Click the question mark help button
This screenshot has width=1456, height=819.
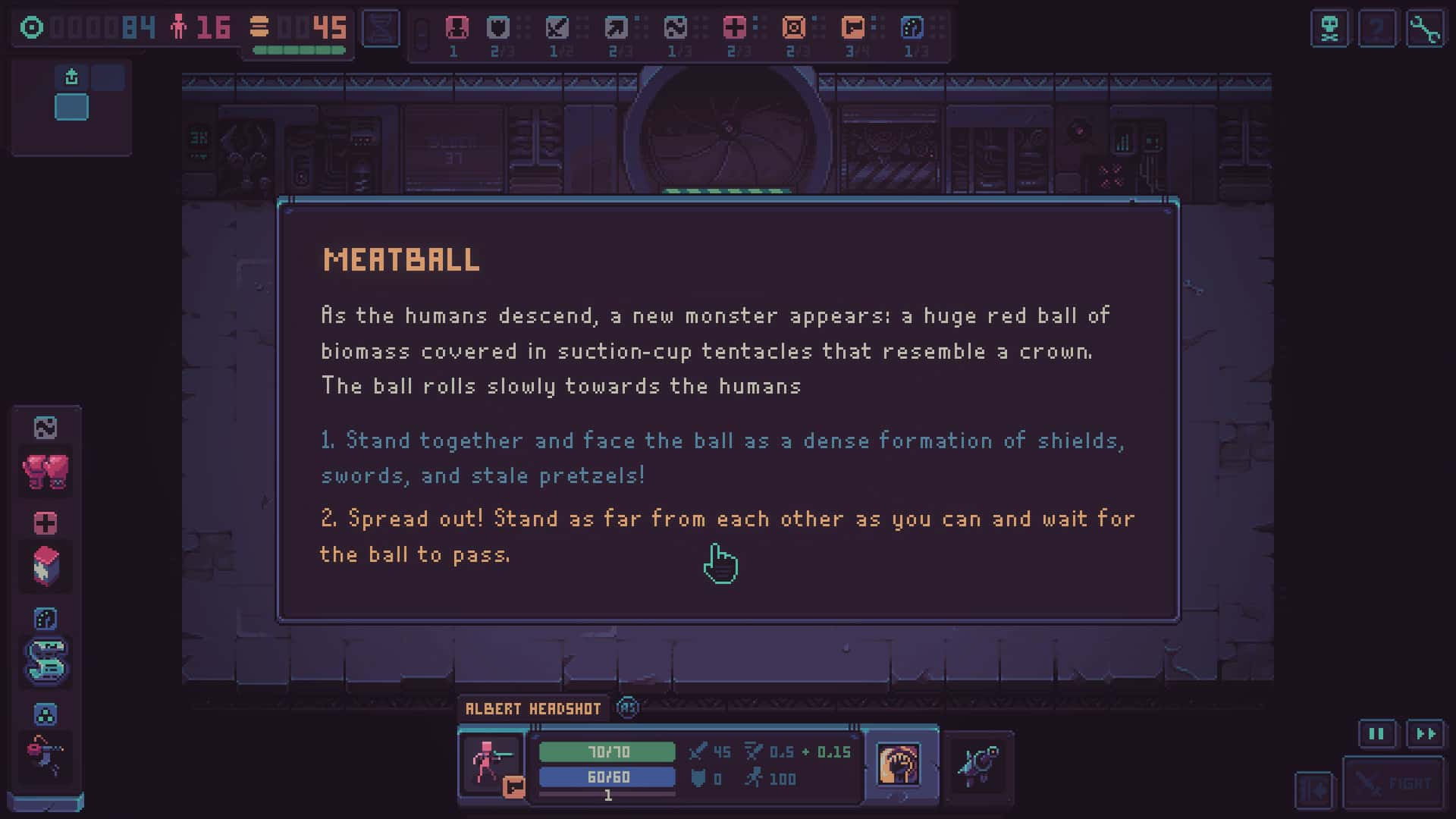click(1377, 30)
